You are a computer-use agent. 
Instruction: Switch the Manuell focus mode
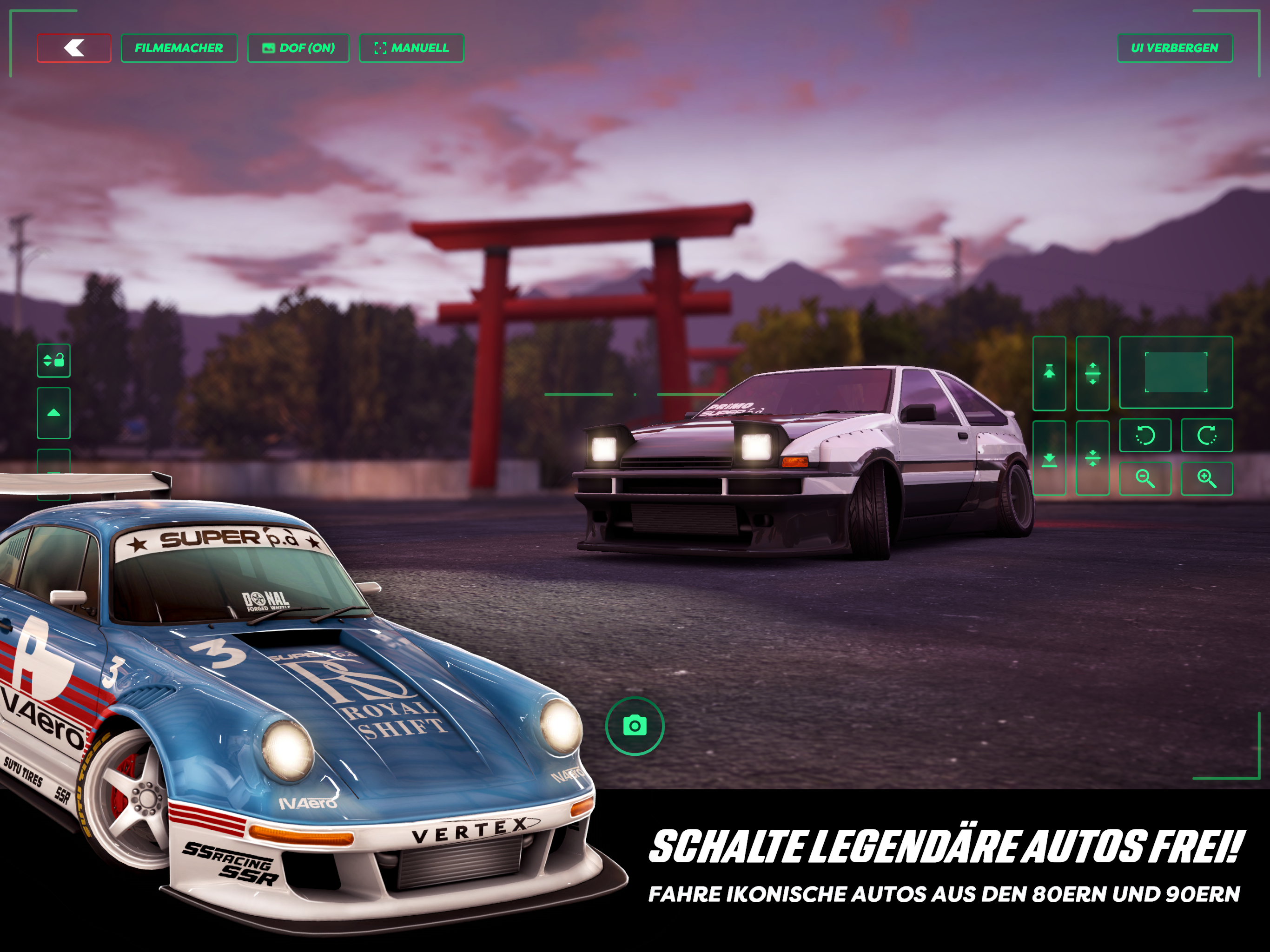pyautogui.click(x=412, y=48)
